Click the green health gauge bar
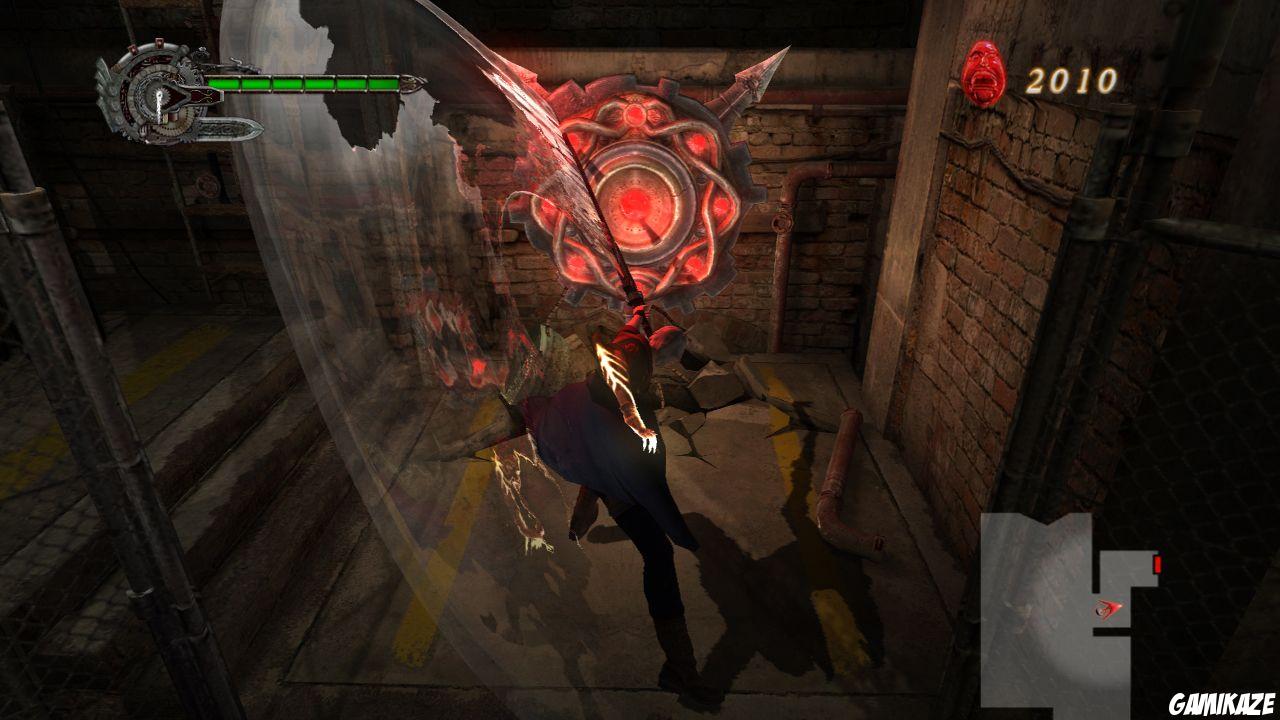Viewport: 1280px width, 720px height. (305, 83)
